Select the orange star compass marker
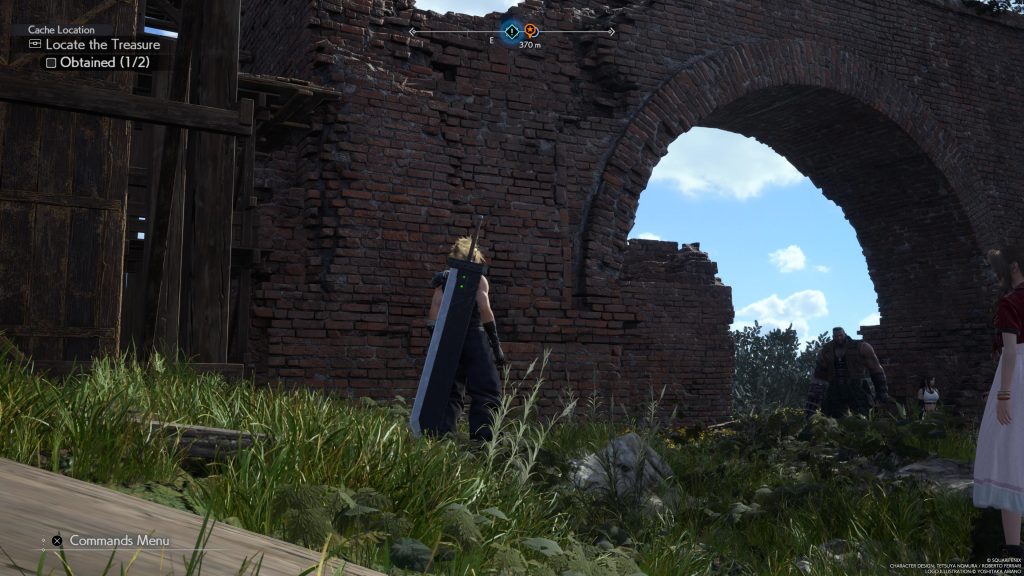Image resolution: width=1024 pixels, height=576 pixels. click(x=531, y=31)
